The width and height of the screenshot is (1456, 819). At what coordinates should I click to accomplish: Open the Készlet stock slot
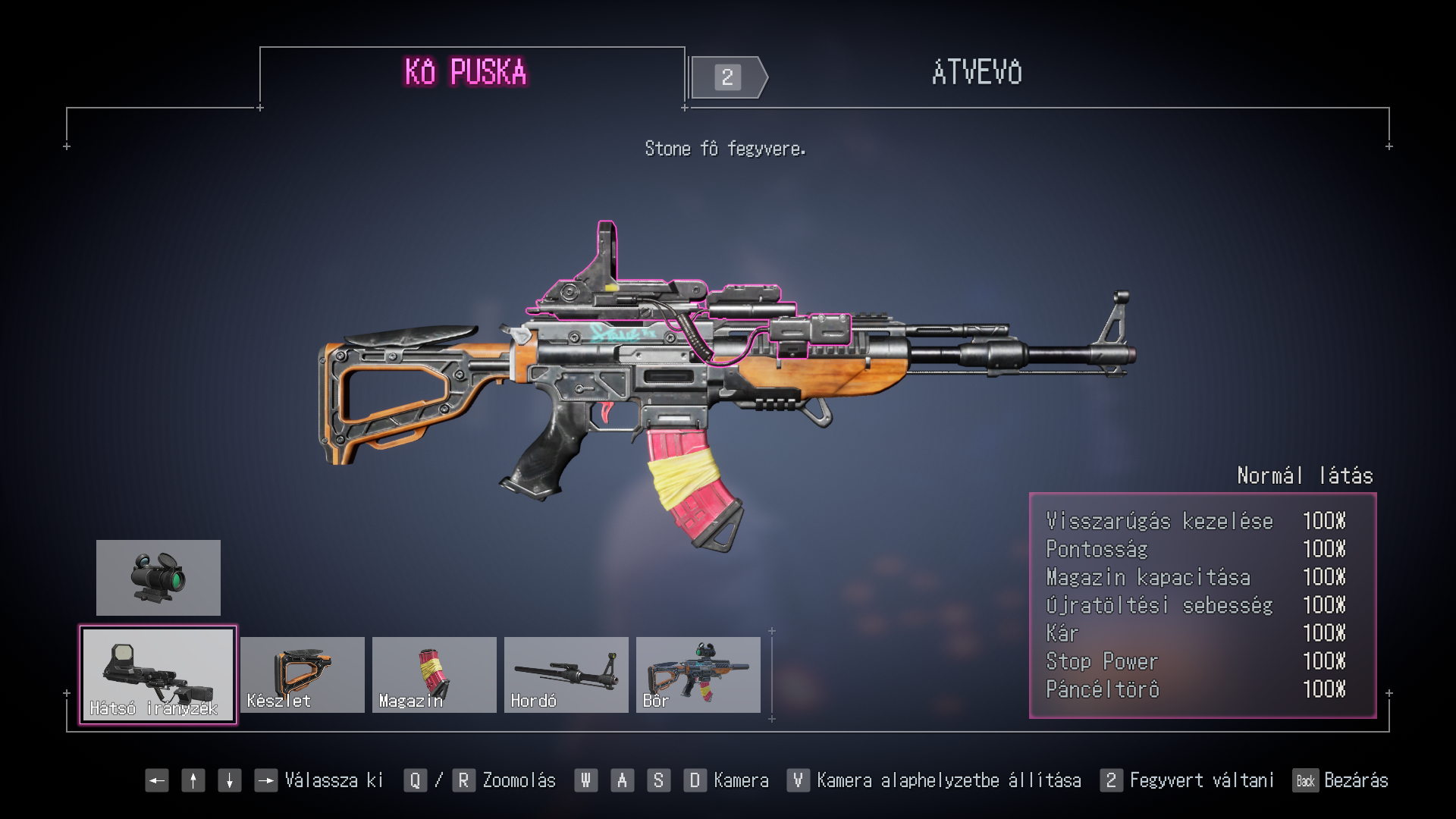[x=302, y=675]
